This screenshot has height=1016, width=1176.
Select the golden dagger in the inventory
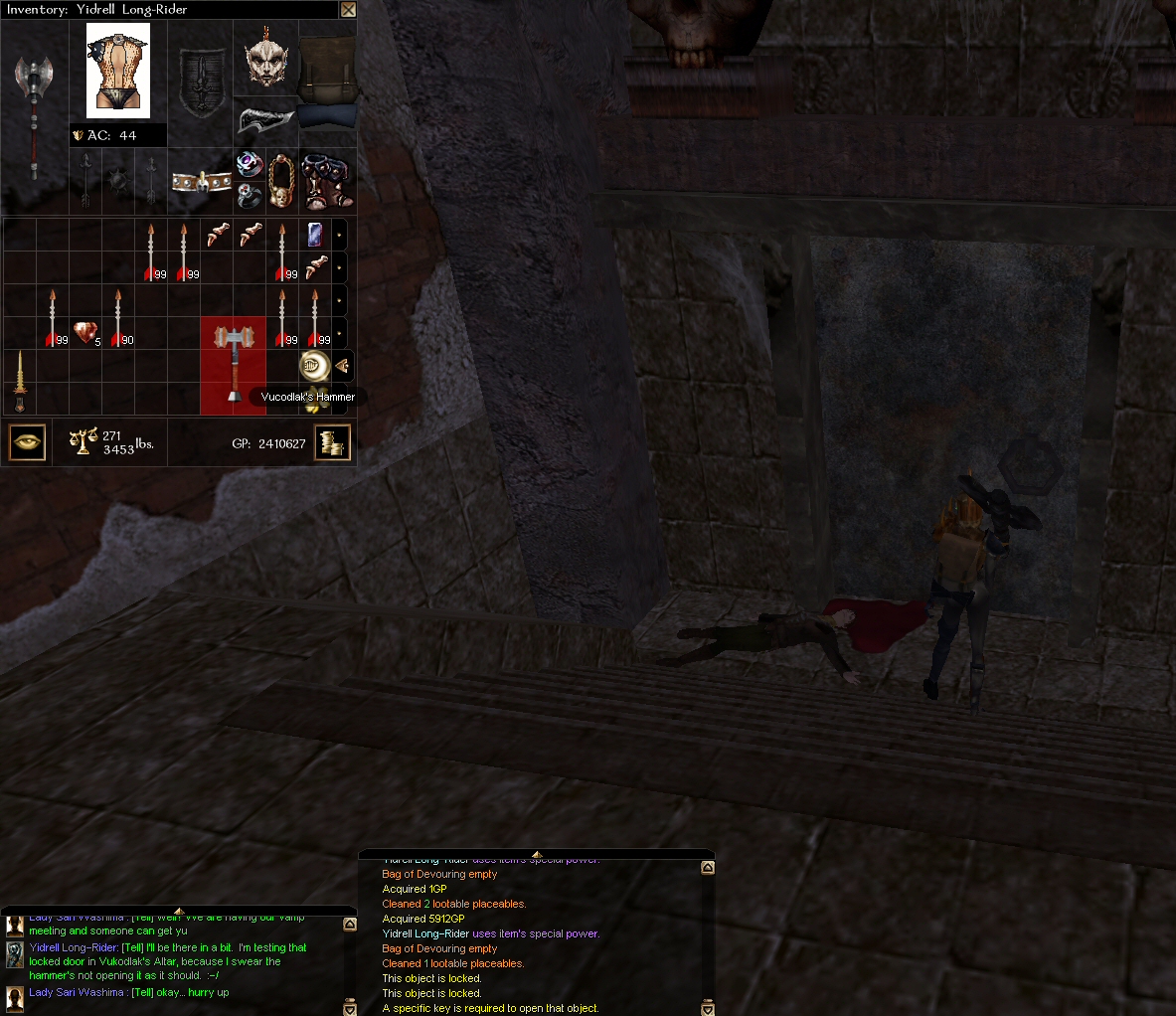20,382
